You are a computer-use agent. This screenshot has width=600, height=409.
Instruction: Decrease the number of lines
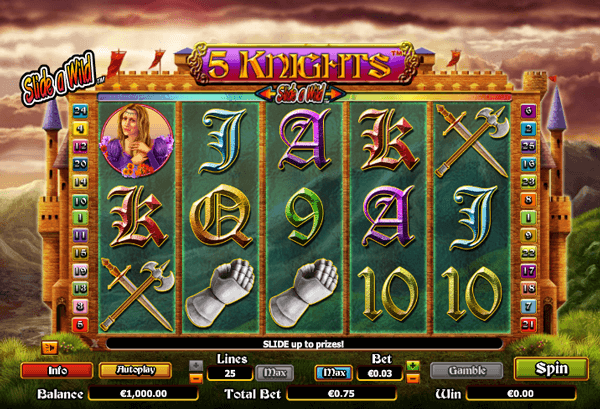point(196,378)
